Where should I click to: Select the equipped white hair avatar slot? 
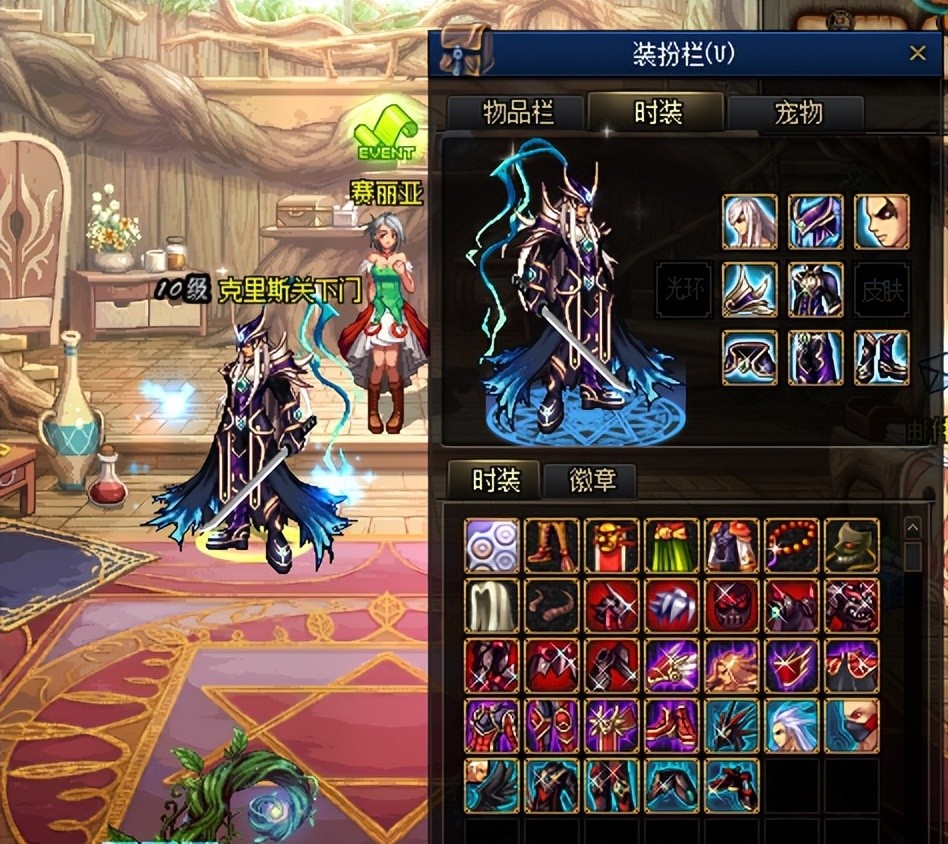749,222
